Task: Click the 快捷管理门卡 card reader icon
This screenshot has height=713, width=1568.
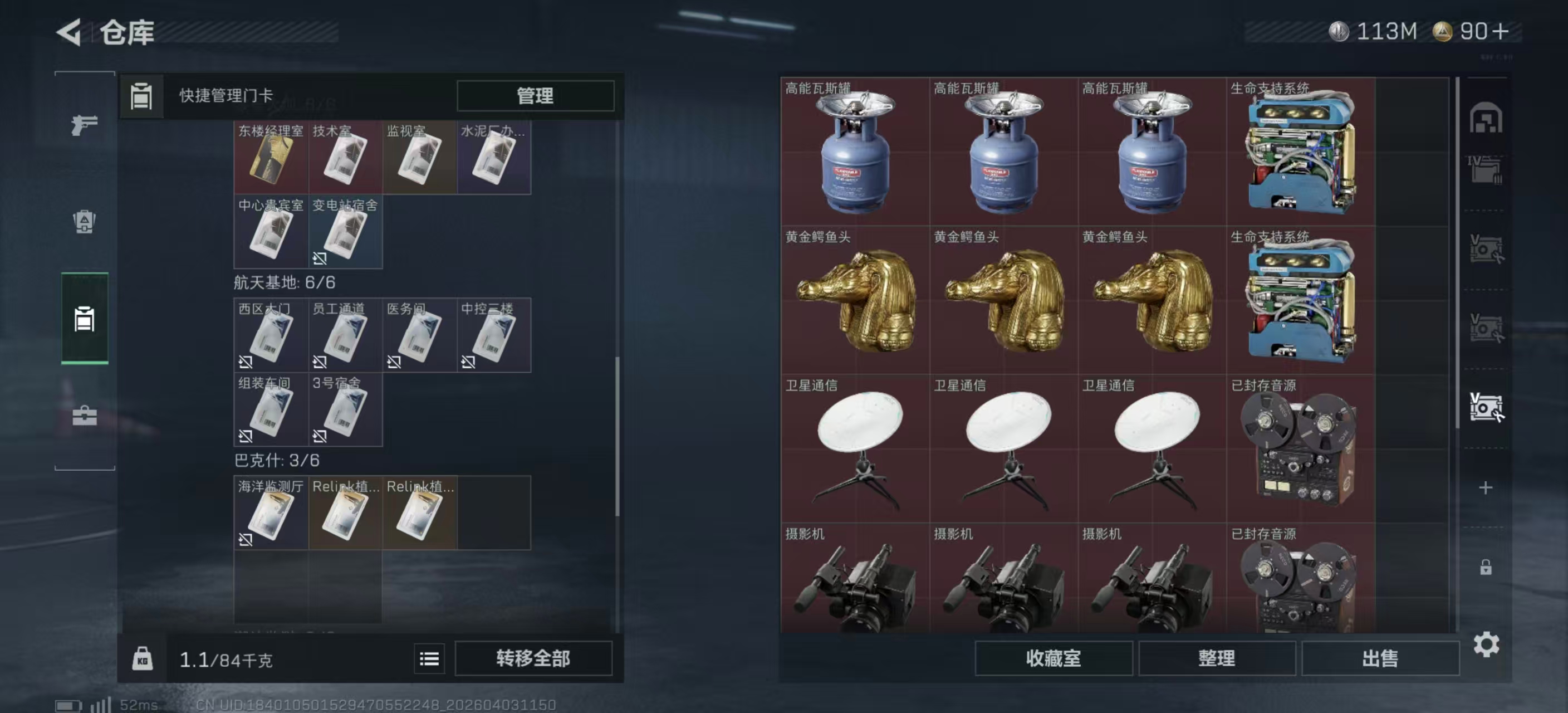Action: pyautogui.click(x=142, y=96)
